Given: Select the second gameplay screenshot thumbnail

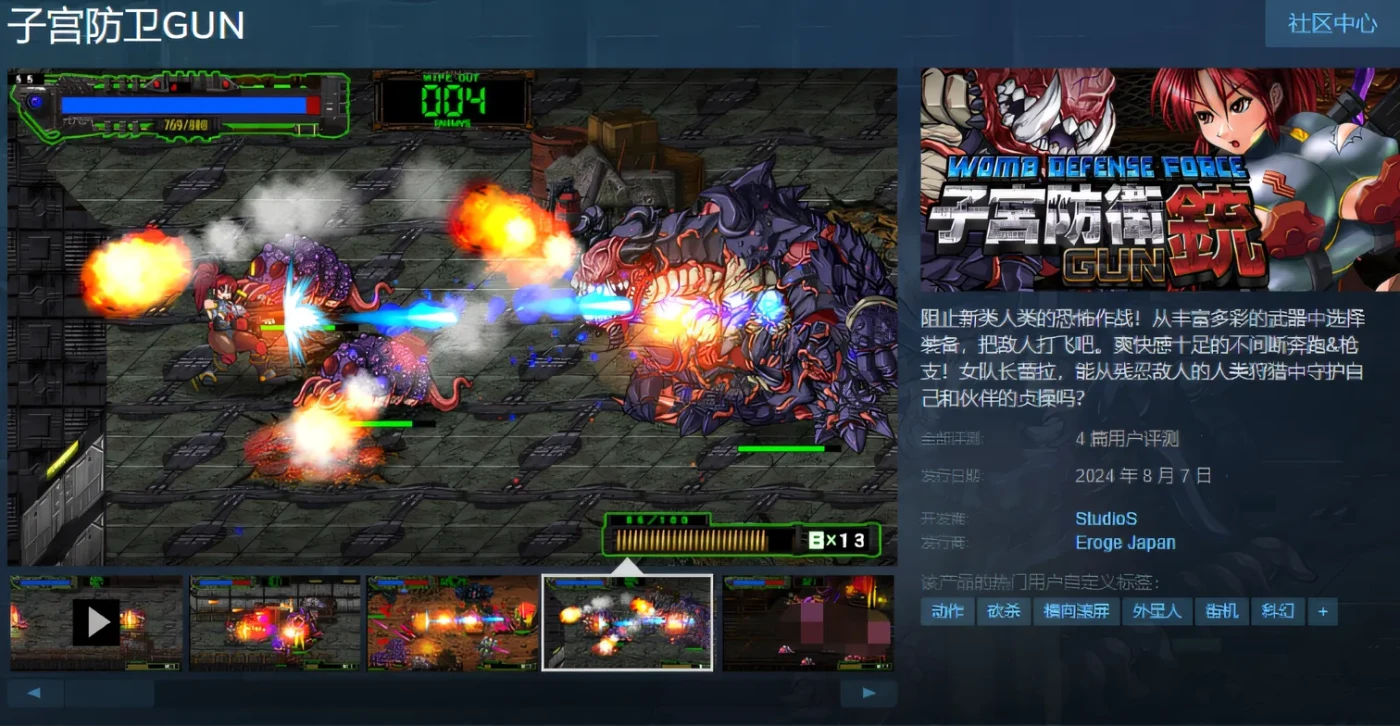Looking at the screenshot, I should pos(275,622).
